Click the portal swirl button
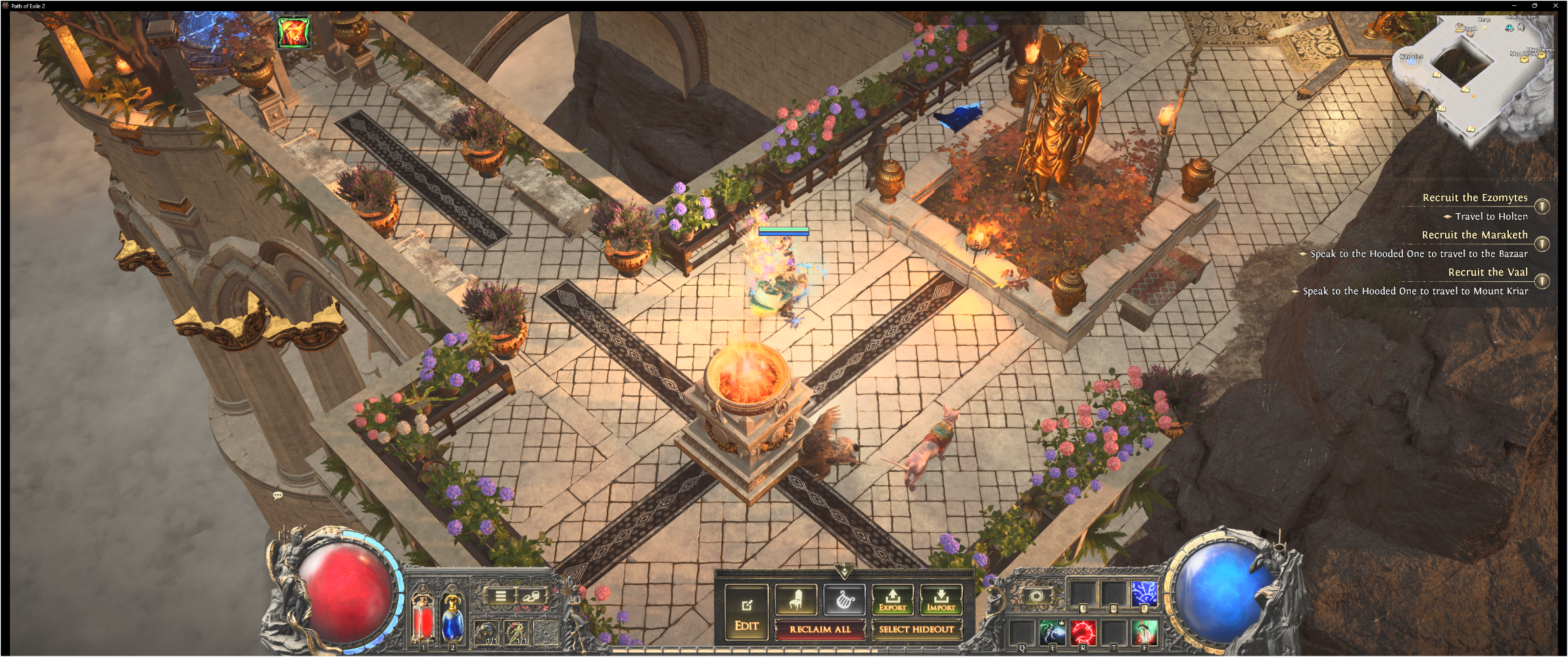1568x657 pixels. click(1036, 597)
